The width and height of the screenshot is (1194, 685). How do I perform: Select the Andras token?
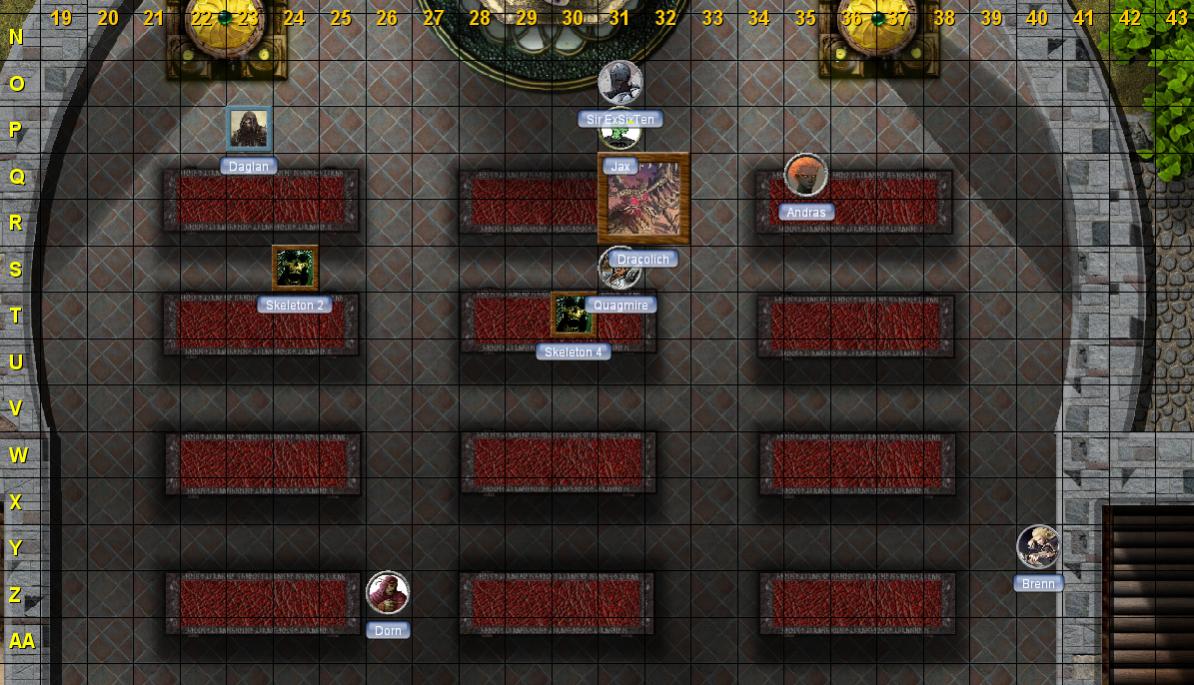click(805, 176)
